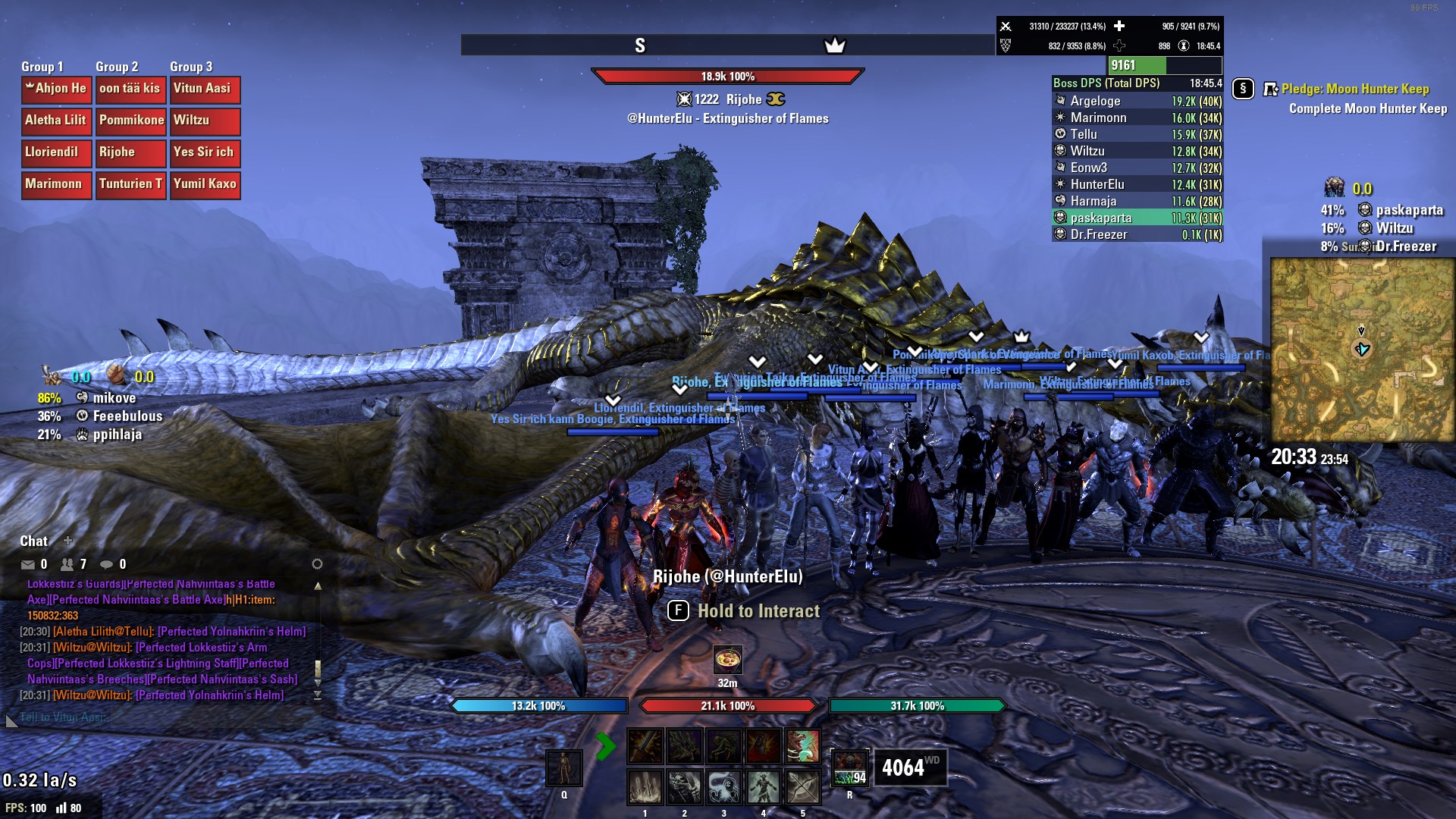Image resolution: width=1456 pixels, height=819 pixels.
Task: Select the Pledge: Moon Hunter Keep quest tracker
Action: click(1354, 89)
